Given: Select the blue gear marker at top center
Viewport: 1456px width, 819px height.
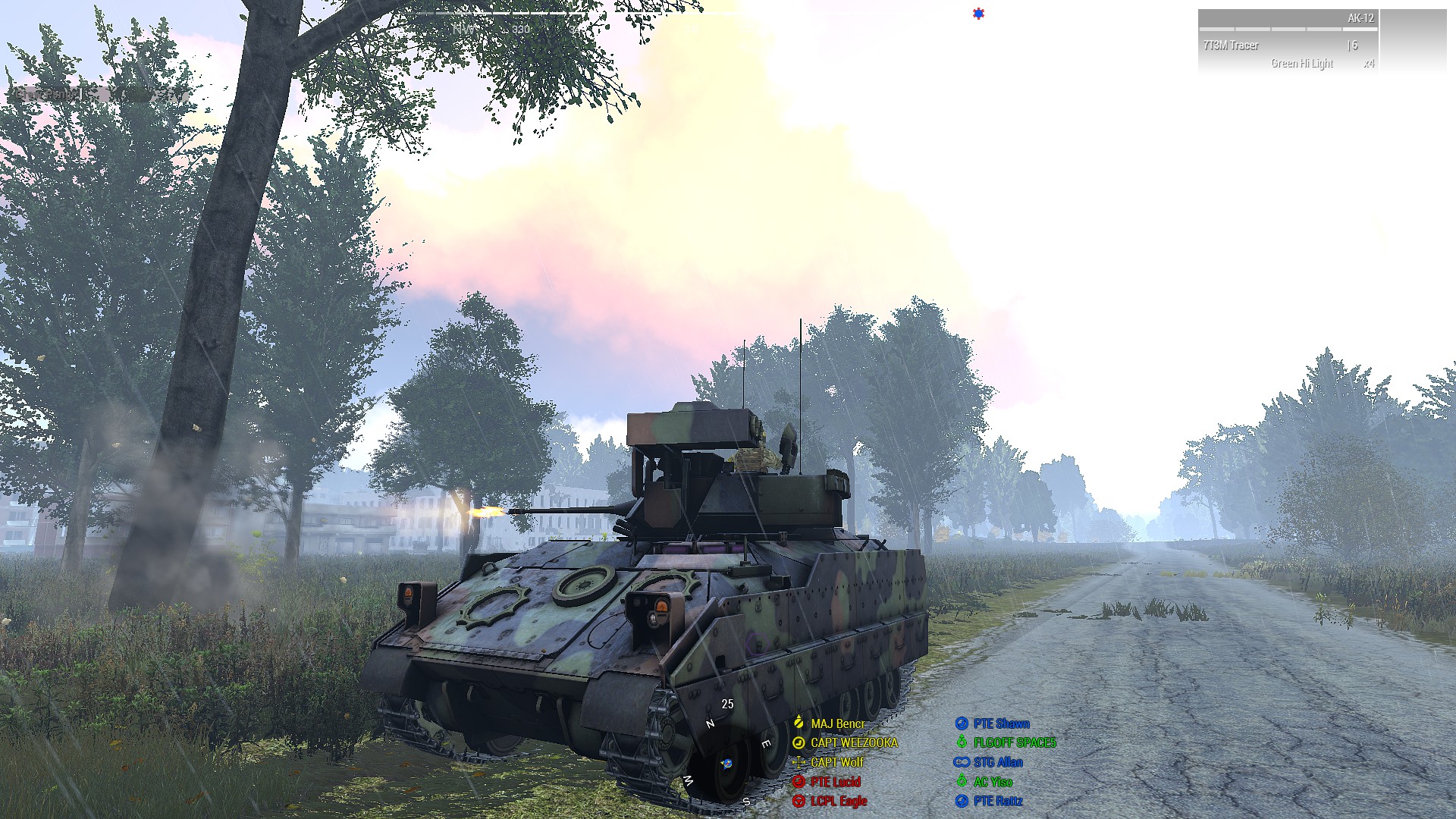Looking at the screenshot, I should pyautogui.click(x=978, y=14).
